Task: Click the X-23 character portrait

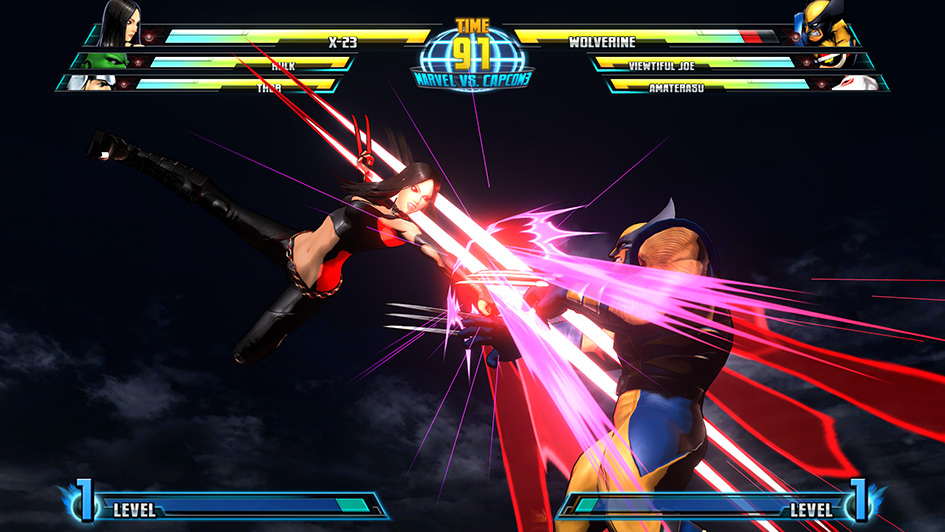Action: (x=120, y=24)
